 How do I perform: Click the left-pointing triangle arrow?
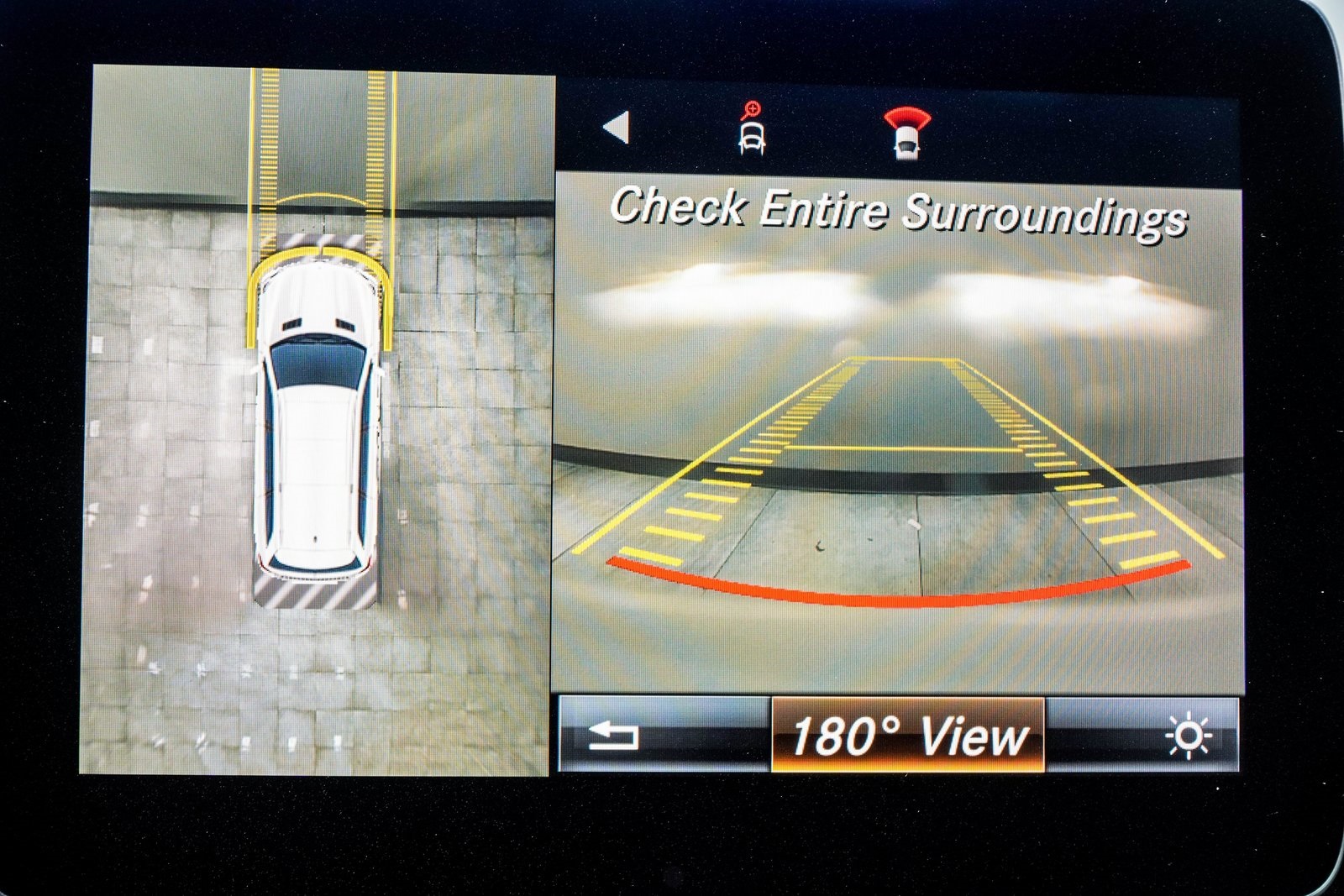(617, 128)
